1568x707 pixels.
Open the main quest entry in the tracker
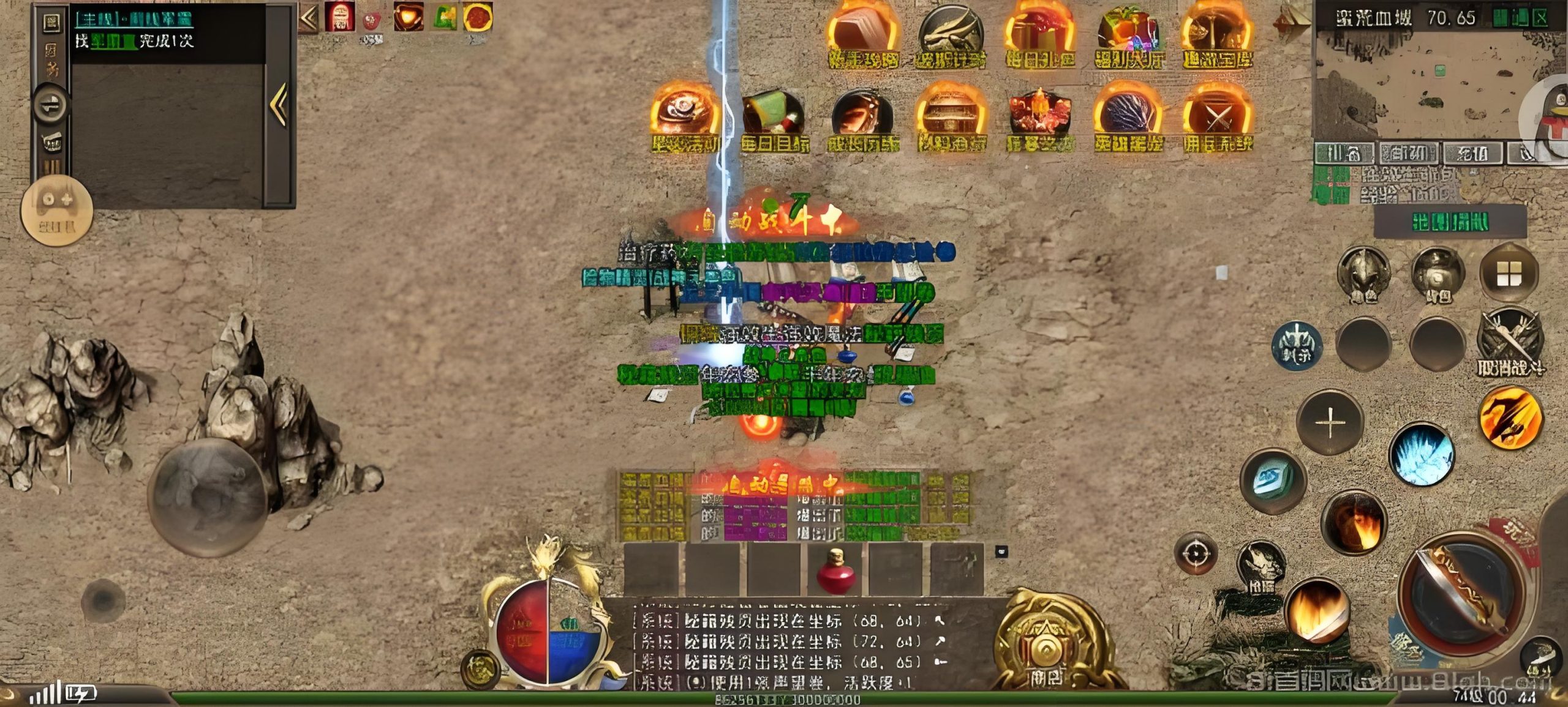click(134, 20)
